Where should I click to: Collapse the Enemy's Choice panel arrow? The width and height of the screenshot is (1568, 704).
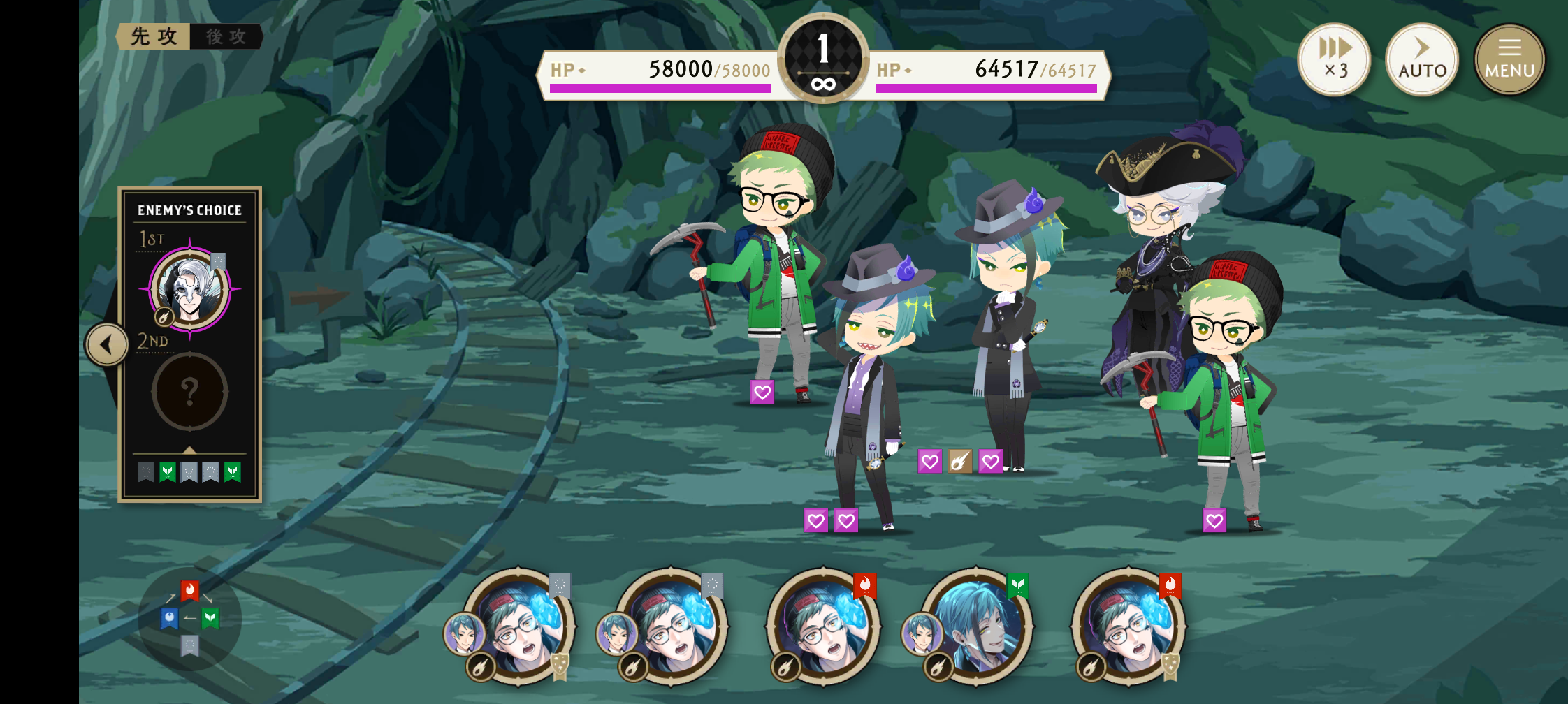(x=107, y=344)
